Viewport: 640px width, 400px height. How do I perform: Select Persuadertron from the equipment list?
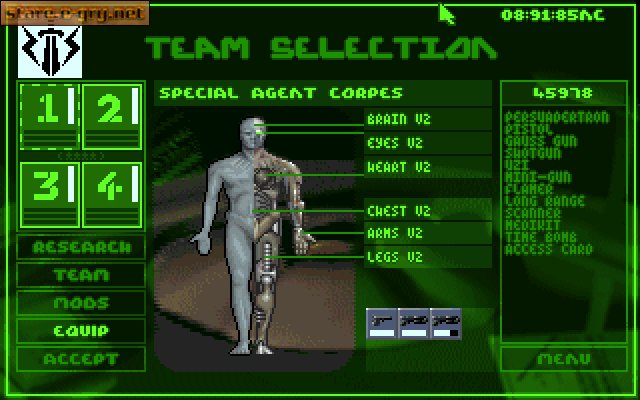tap(557, 119)
